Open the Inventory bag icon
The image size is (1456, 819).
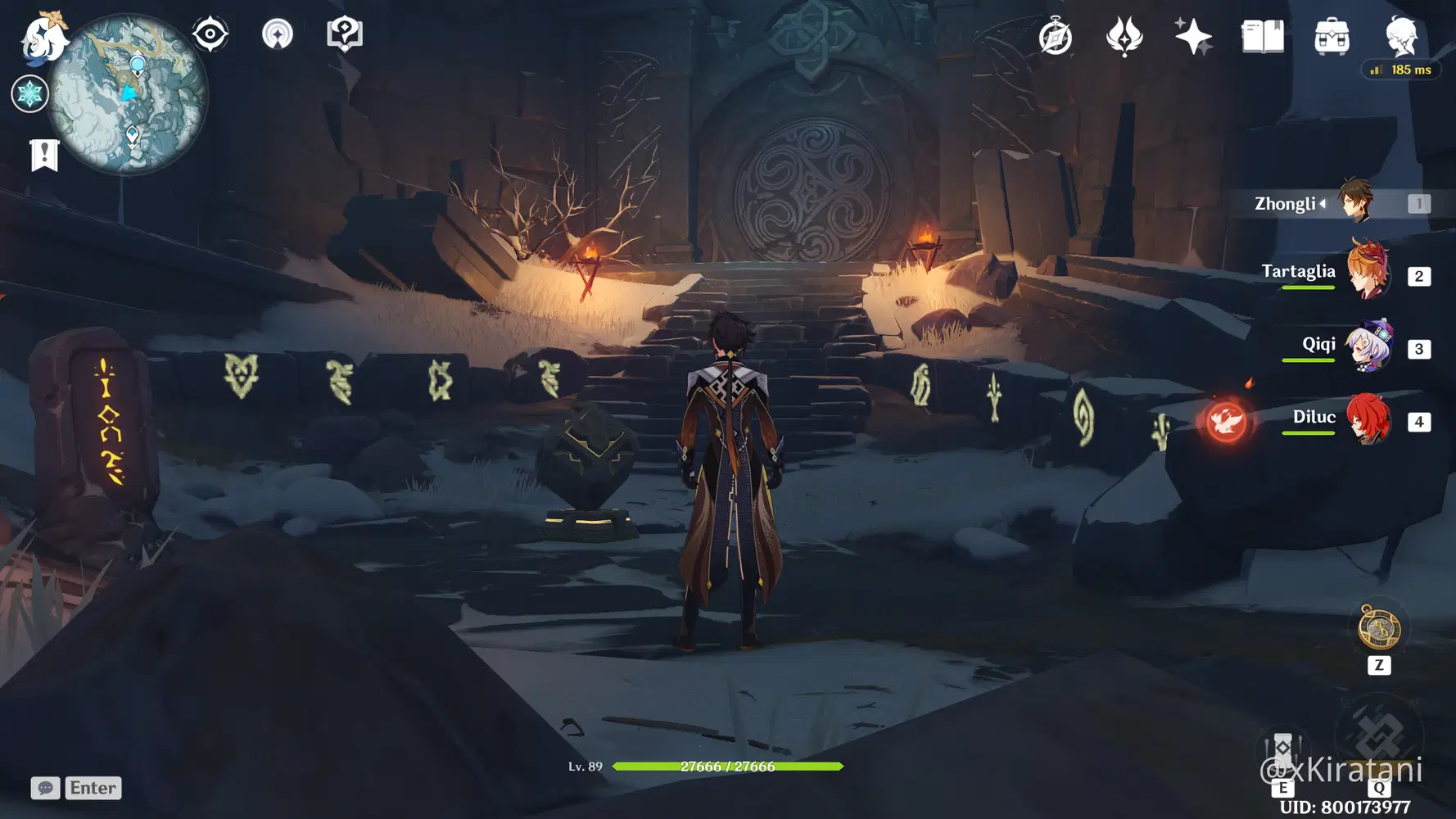(x=1333, y=34)
